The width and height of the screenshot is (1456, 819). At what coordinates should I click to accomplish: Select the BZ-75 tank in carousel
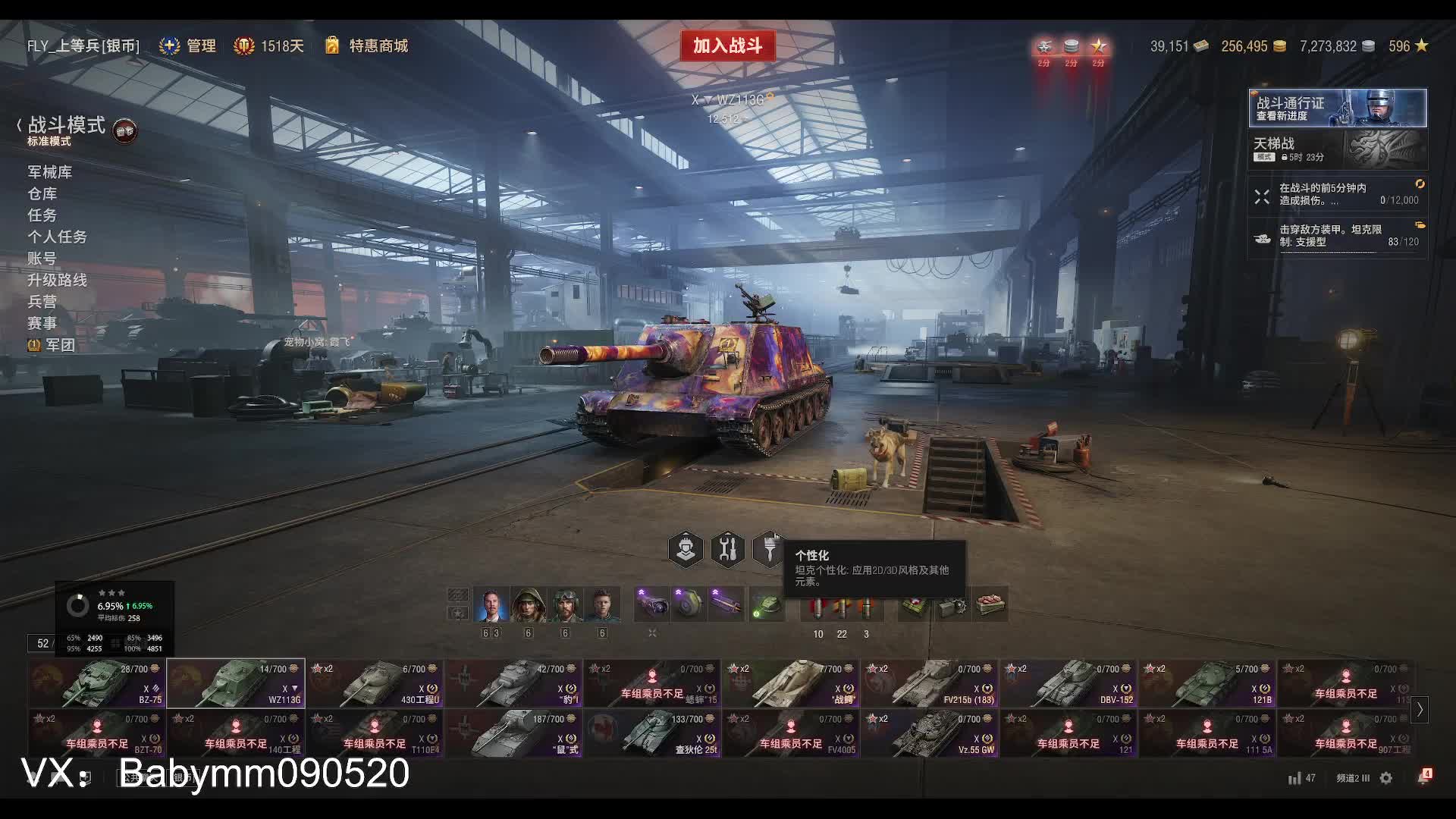(x=96, y=683)
